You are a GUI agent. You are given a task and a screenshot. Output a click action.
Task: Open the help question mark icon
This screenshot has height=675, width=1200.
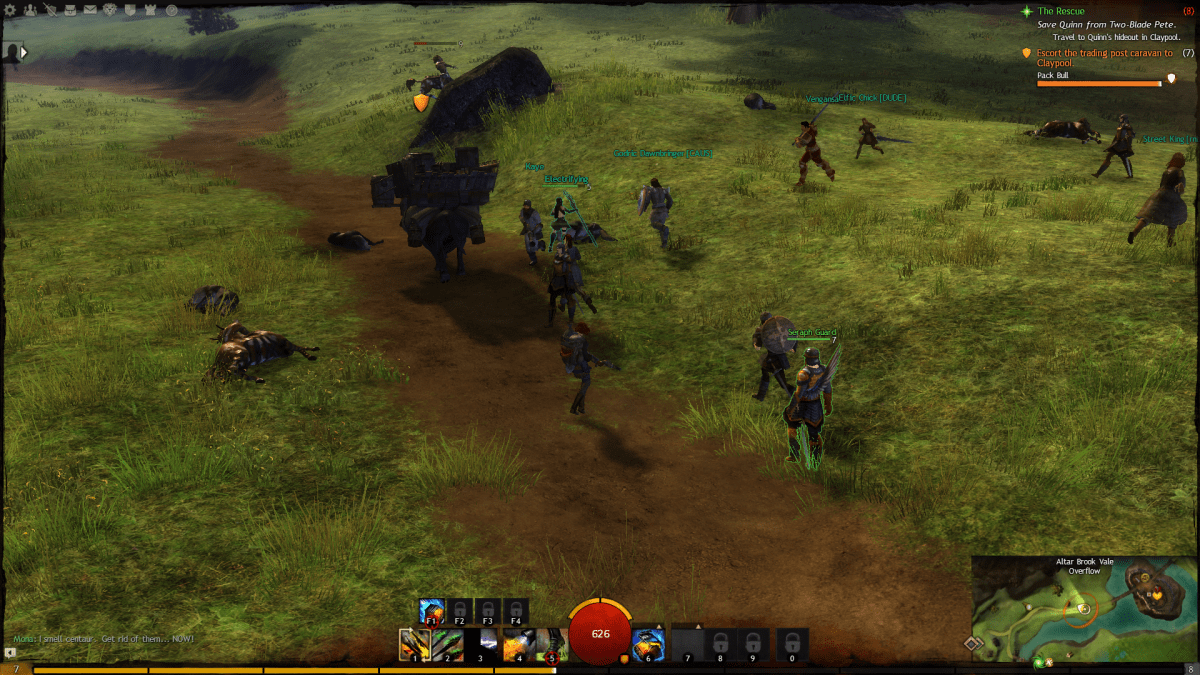tap(171, 10)
